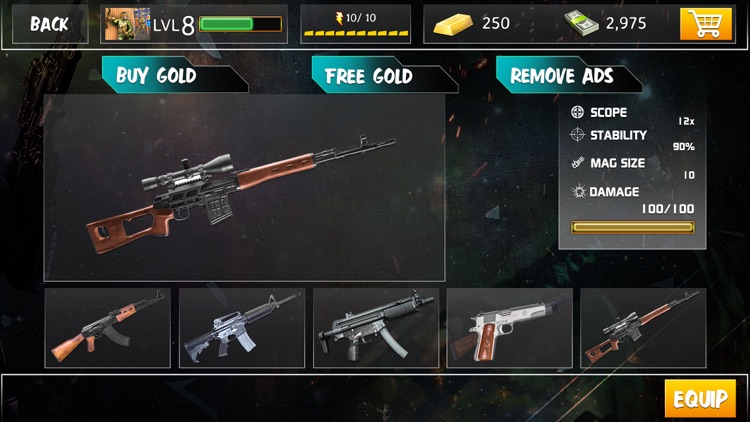Select the AK-47 rifle thumbnail
Image resolution: width=750 pixels, height=422 pixels.
107,328
